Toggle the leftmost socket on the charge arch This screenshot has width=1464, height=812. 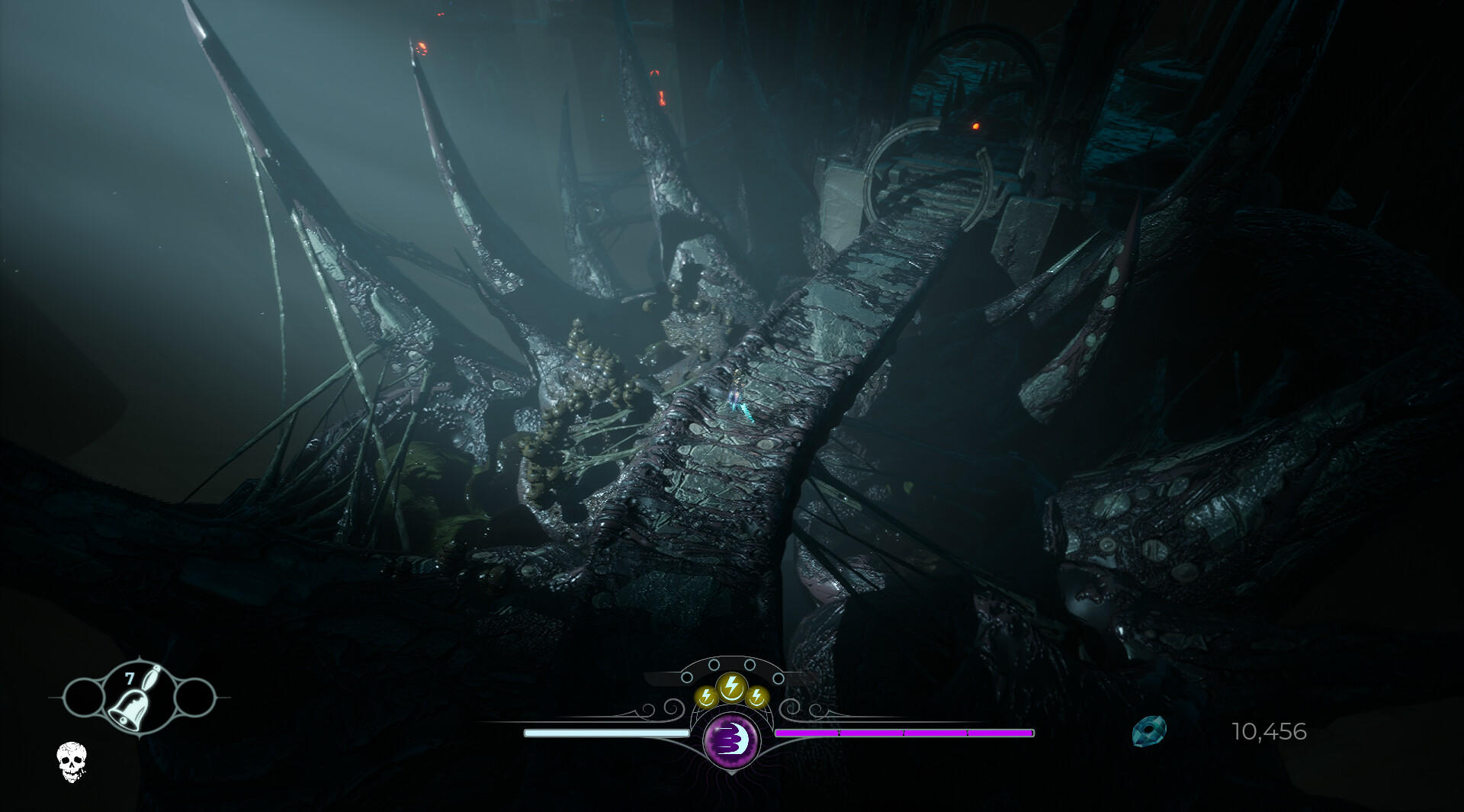(x=687, y=677)
